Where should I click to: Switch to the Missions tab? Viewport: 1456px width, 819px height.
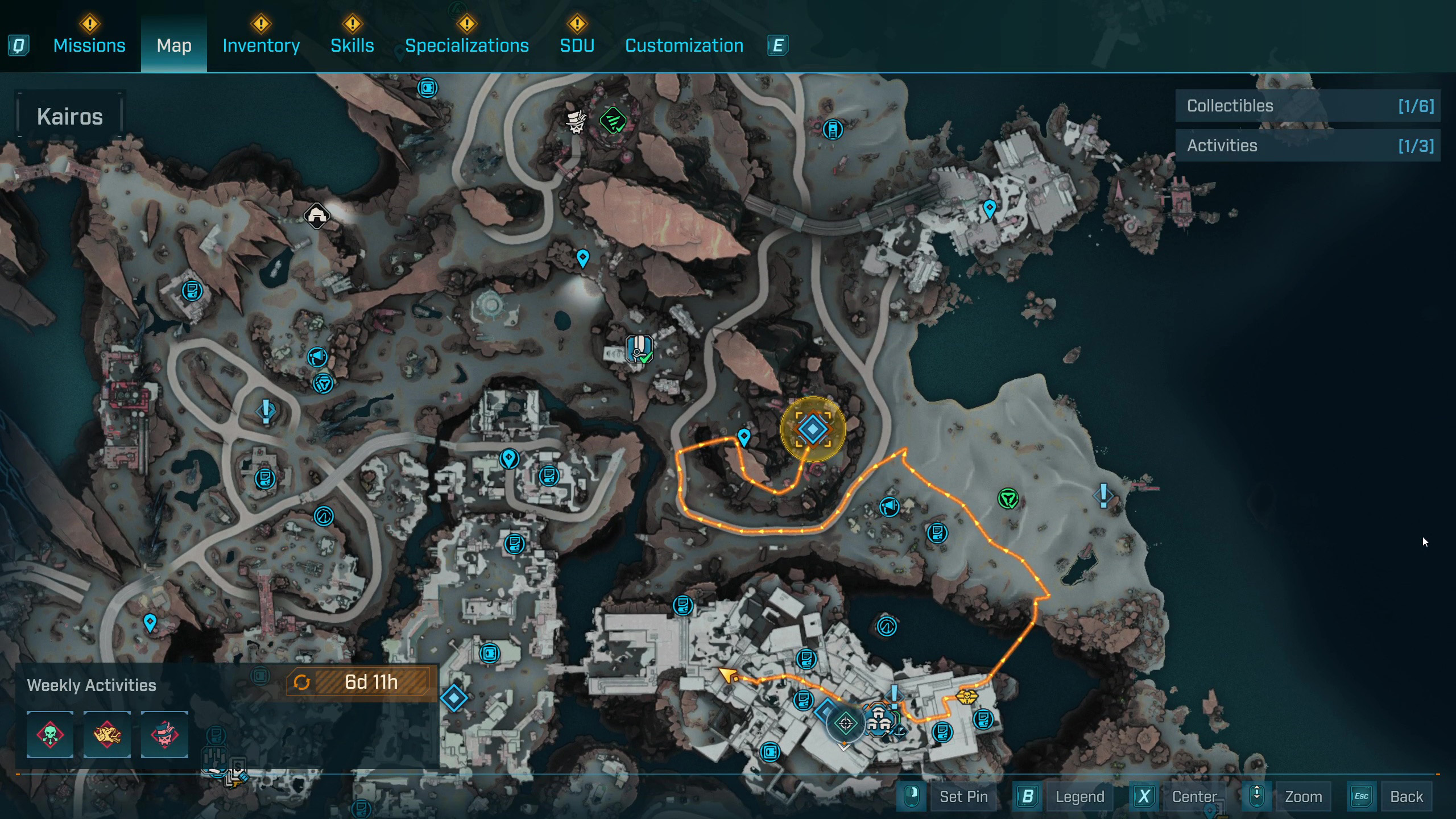pyautogui.click(x=89, y=45)
